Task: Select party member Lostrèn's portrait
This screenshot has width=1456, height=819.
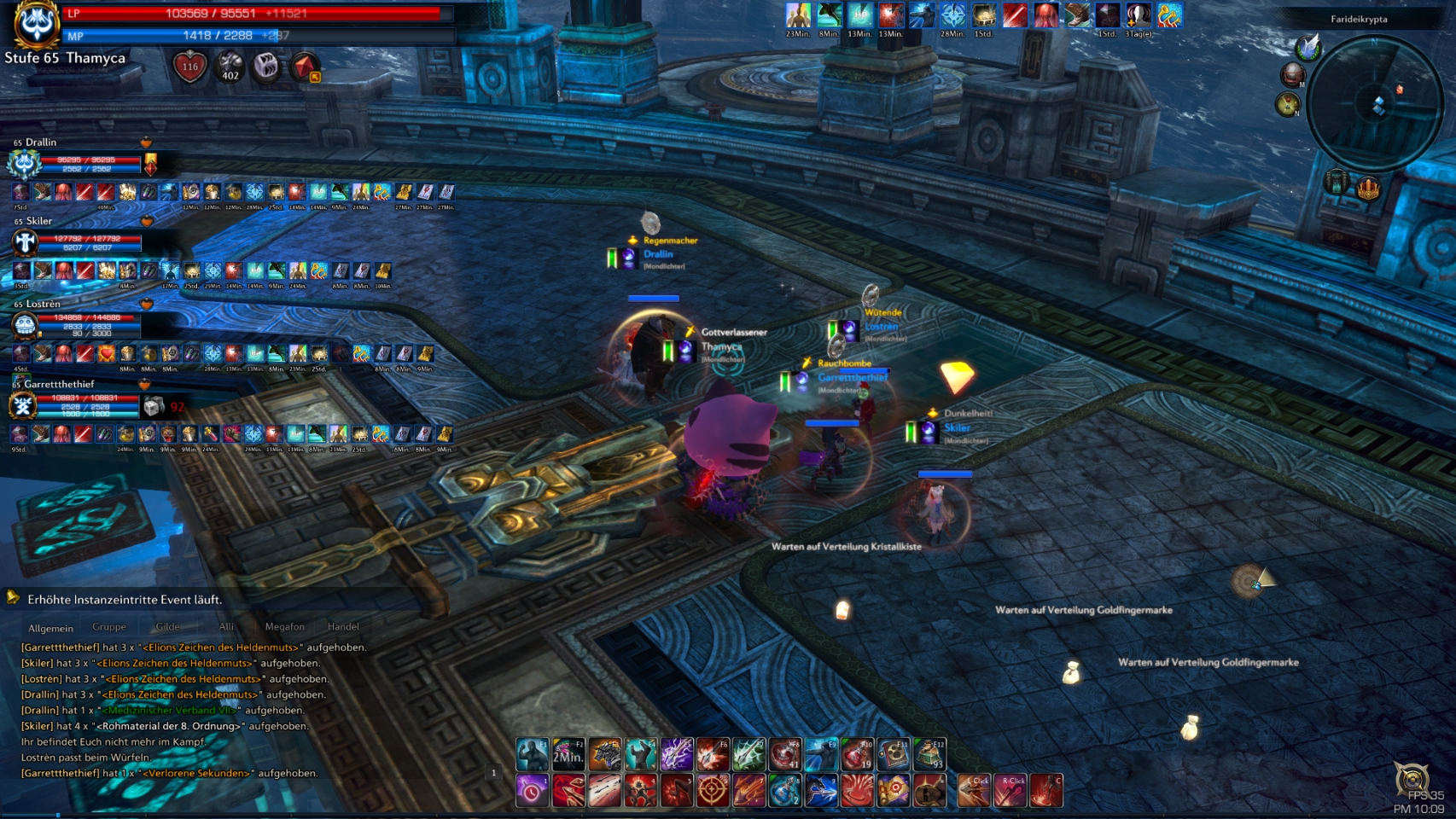Action: [25, 324]
